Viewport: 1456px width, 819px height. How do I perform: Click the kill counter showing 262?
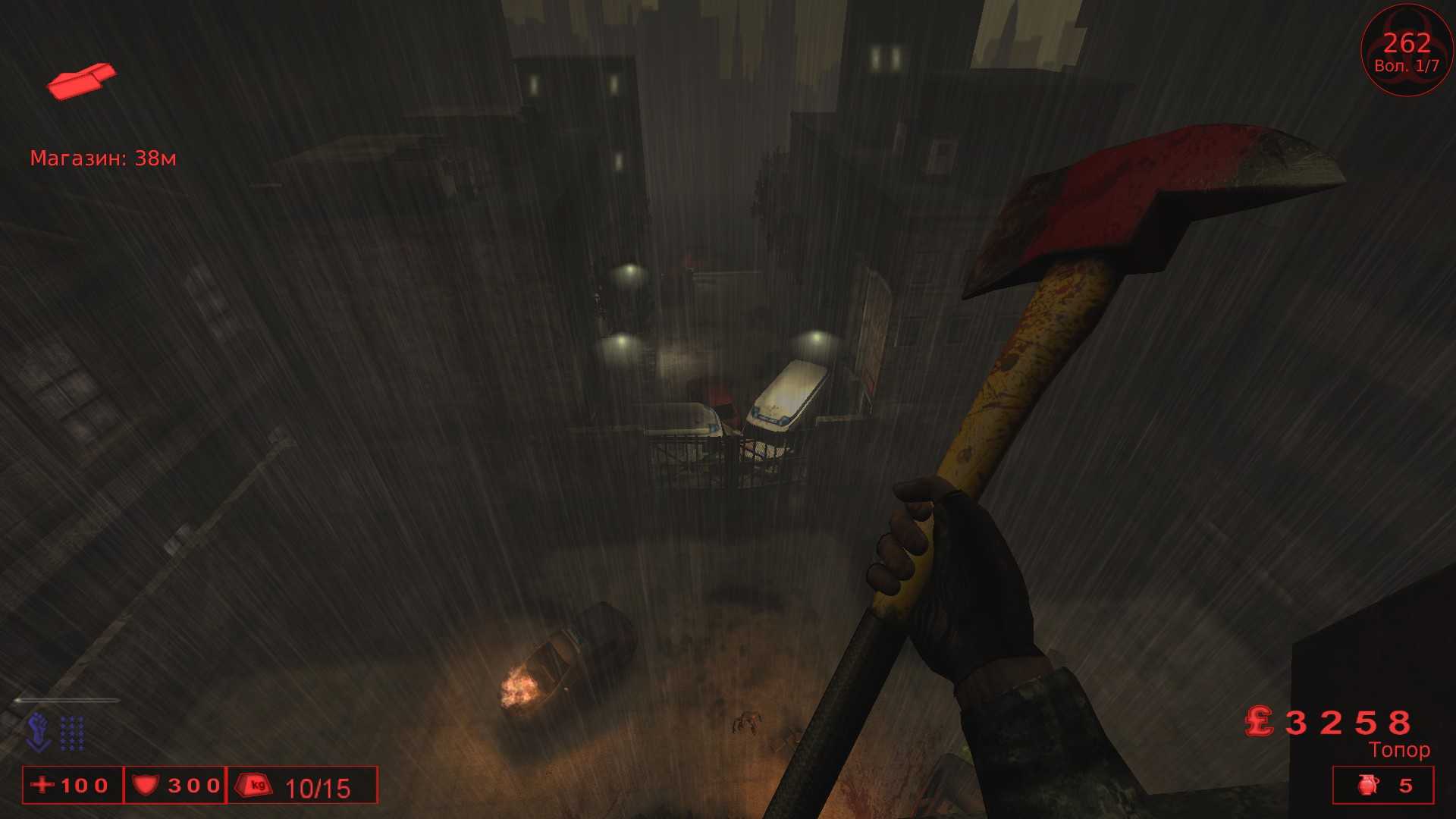coord(1407,43)
